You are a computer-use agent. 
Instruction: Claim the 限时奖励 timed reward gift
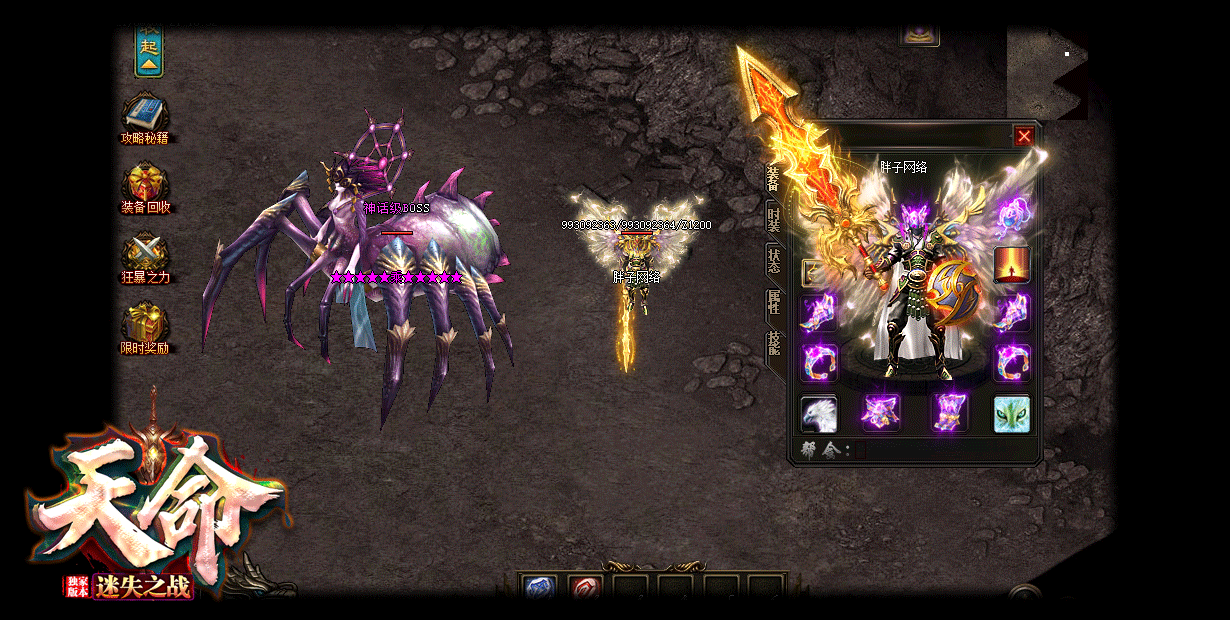point(145,323)
